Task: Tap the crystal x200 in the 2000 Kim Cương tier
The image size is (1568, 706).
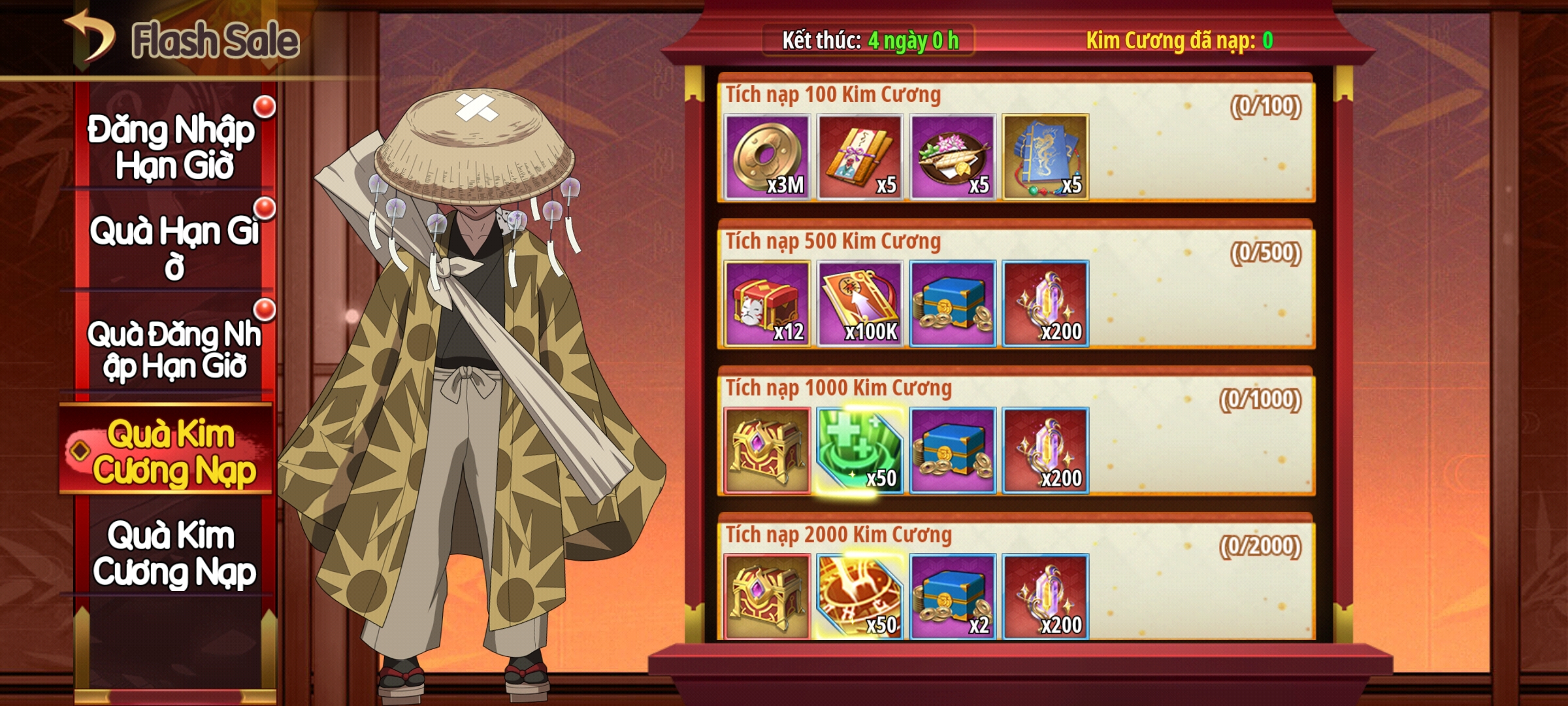Action: click(x=1045, y=596)
